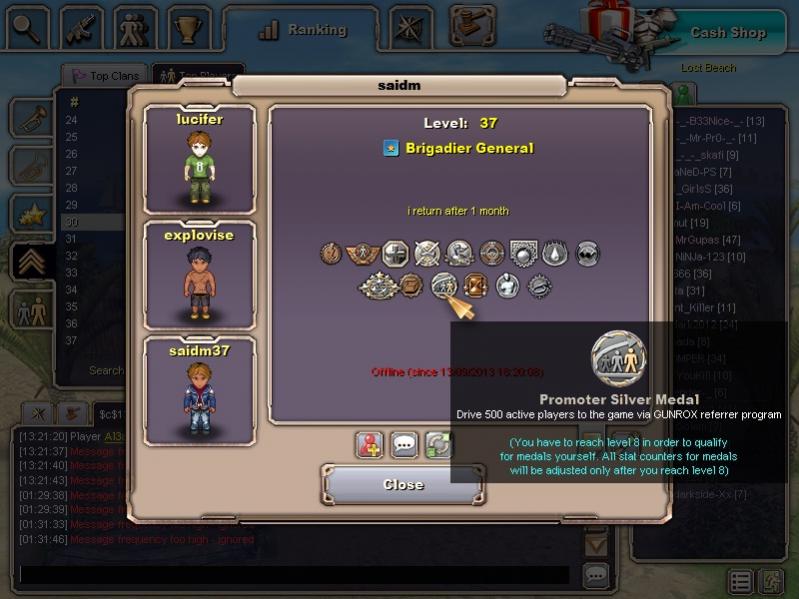Select the gold stars ranking category
The width and height of the screenshot is (799, 599).
(x=30, y=213)
